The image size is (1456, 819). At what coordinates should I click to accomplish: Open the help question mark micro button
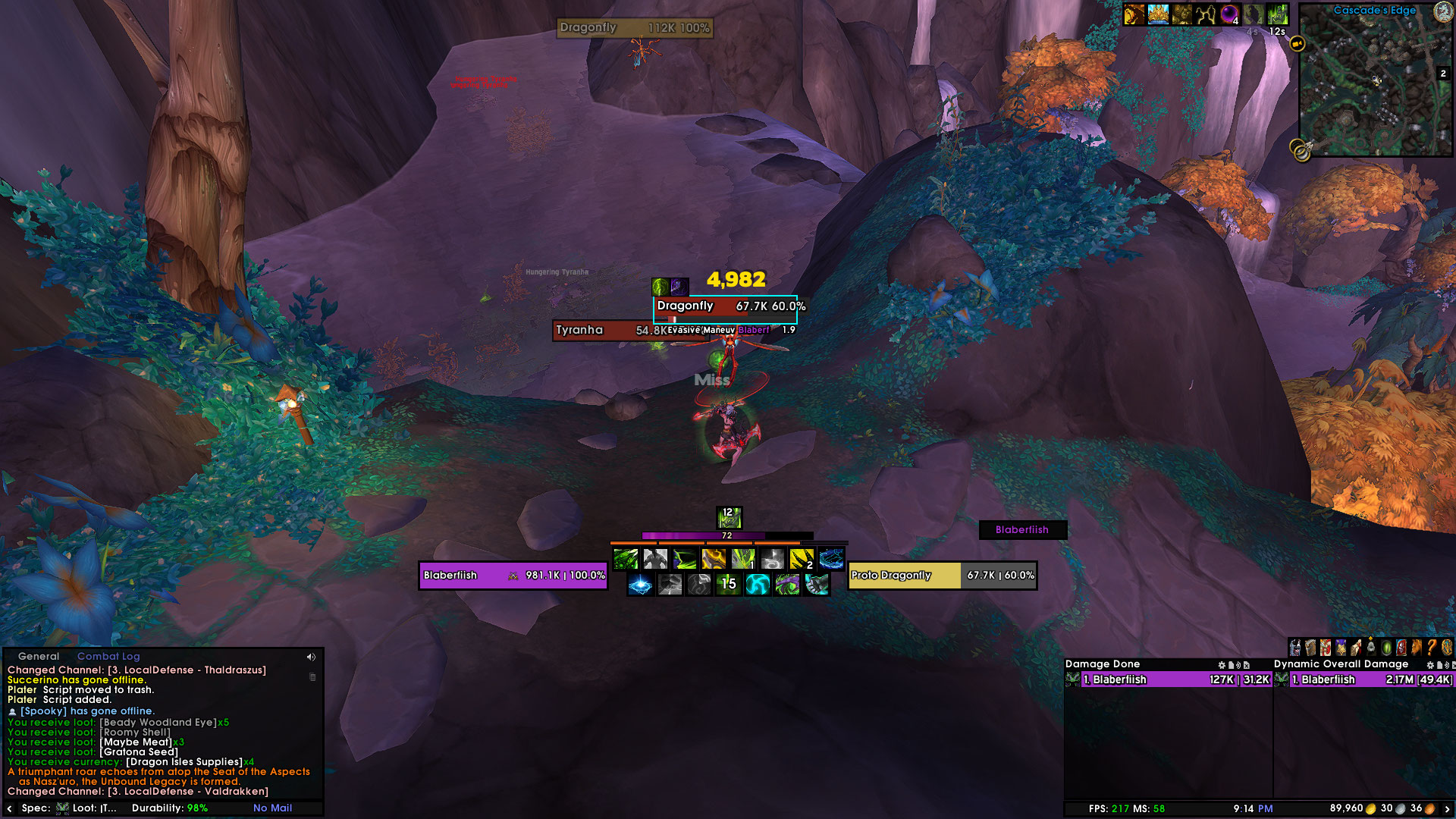pyautogui.click(x=1431, y=648)
